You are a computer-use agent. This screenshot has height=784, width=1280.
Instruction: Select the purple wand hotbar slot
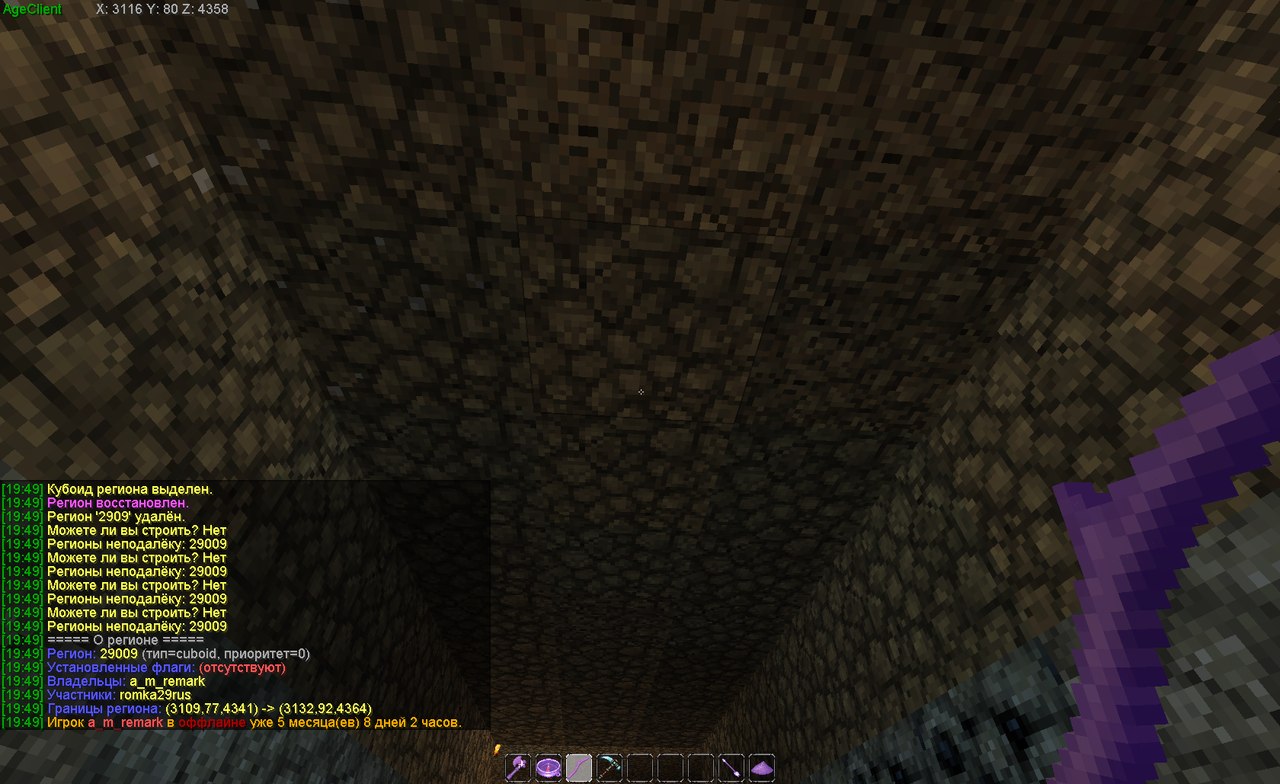731,768
